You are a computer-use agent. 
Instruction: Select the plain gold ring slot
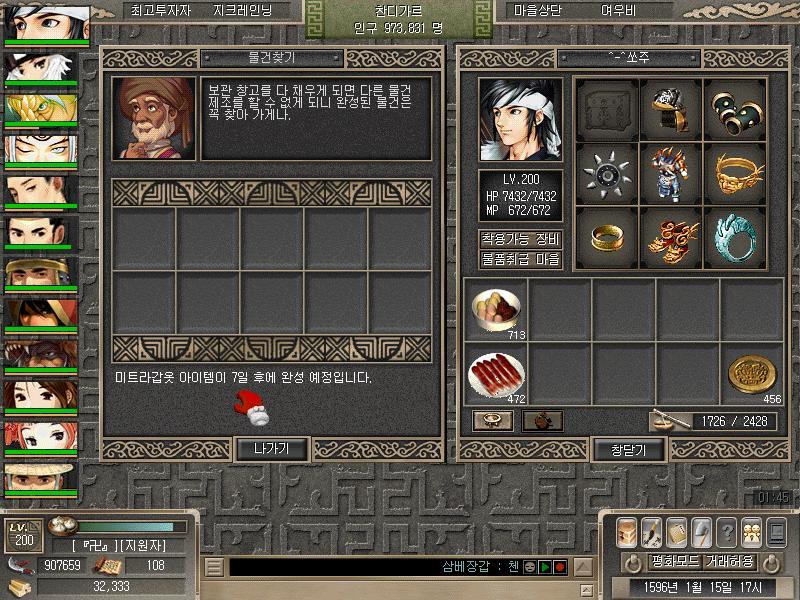[606, 238]
